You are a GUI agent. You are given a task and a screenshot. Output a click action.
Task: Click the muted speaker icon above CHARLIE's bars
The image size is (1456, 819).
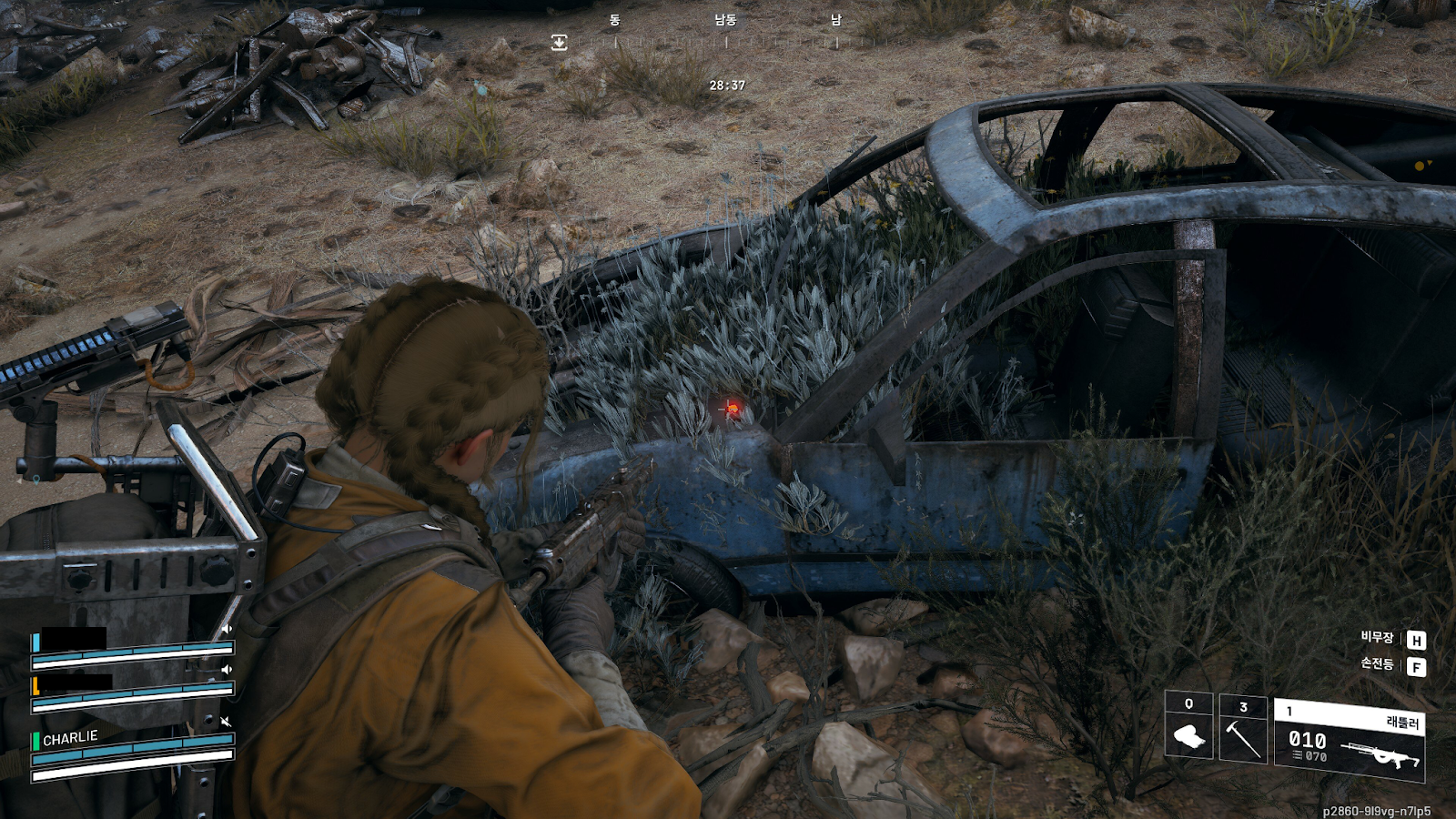pyautogui.click(x=226, y=722)
